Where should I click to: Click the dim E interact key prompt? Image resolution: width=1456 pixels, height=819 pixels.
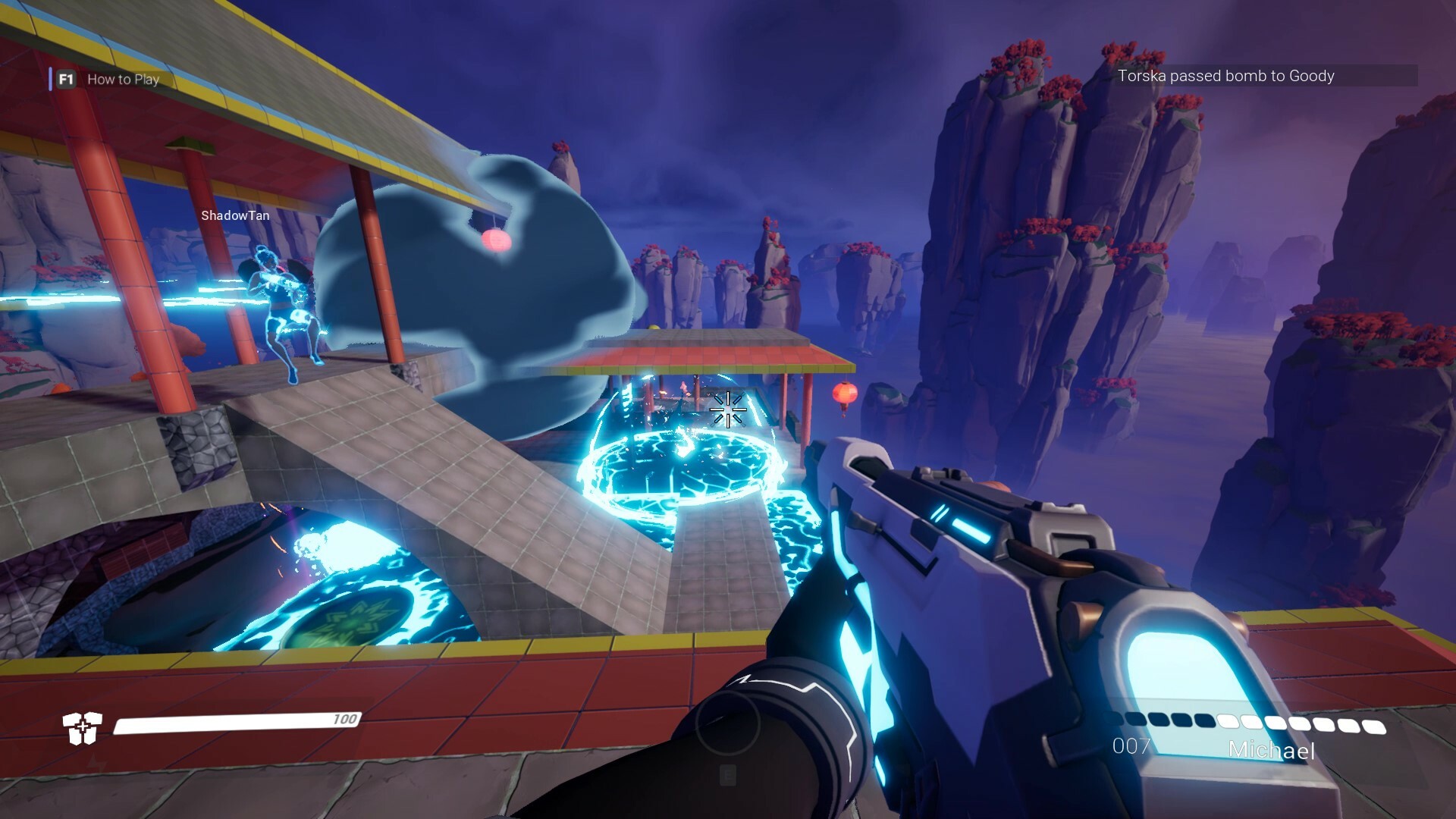point(728,776)
